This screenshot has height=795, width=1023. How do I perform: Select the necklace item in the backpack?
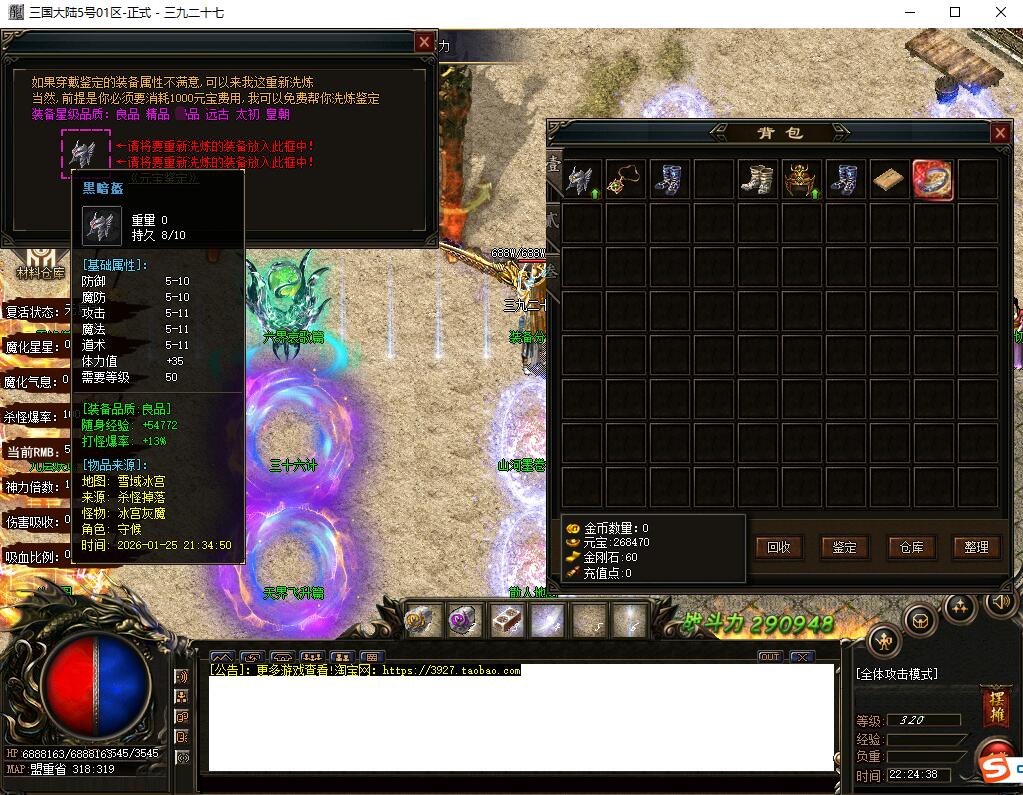pos(626,180)
